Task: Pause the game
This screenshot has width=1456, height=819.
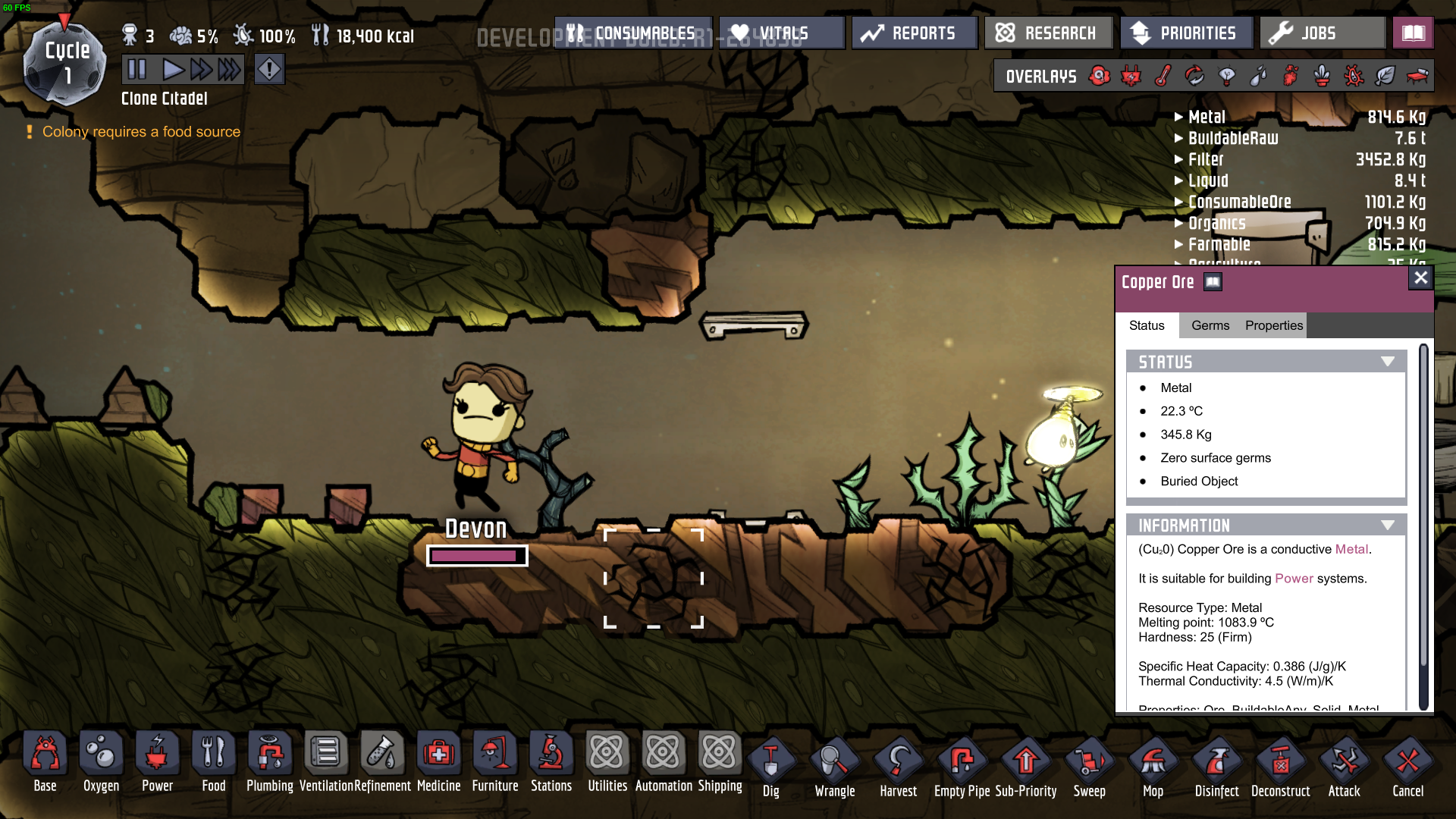Action: click(x=137, y=70)
